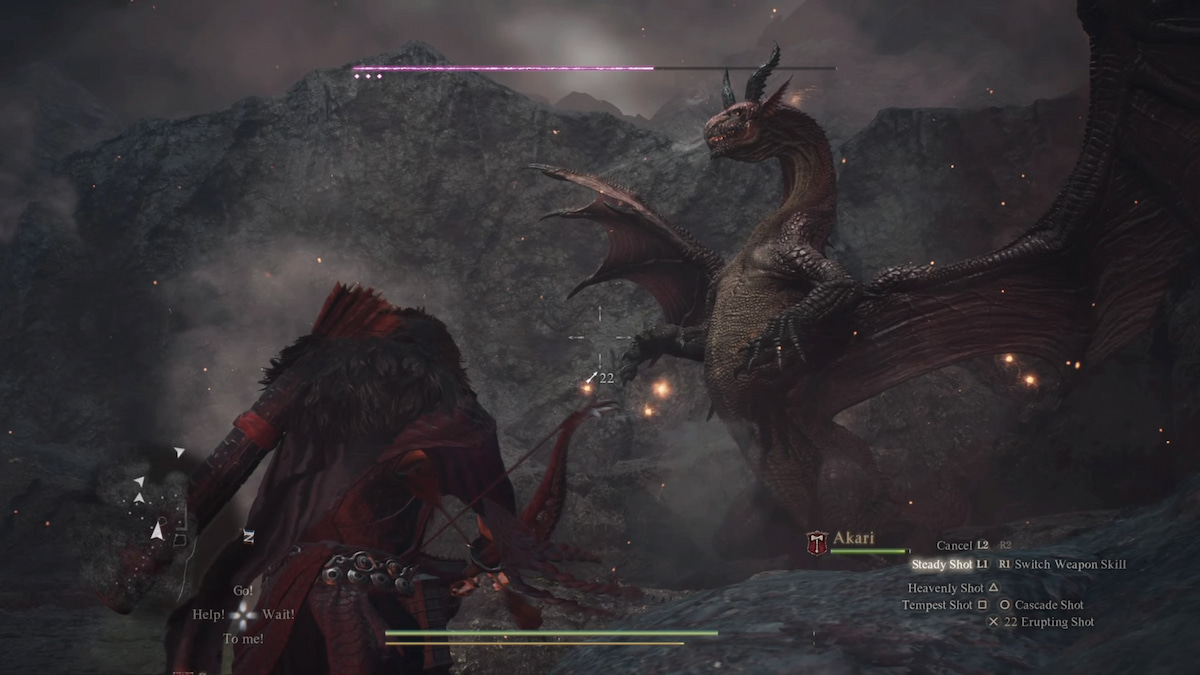Screen dimensions: 1200x675
Task: Use the Cascade Shot skill
Action: [1048, 605]
